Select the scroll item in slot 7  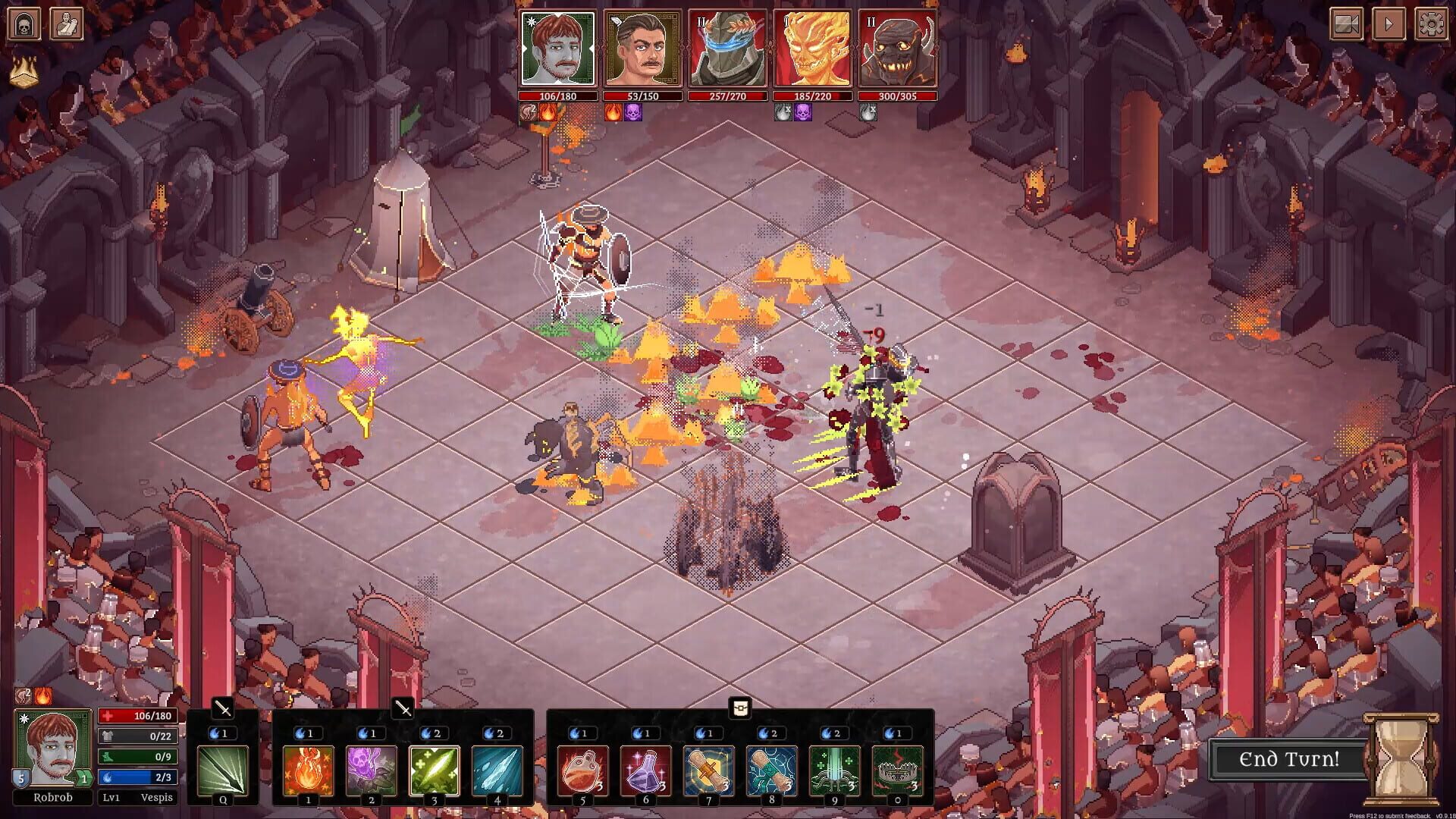click(709, 770)
